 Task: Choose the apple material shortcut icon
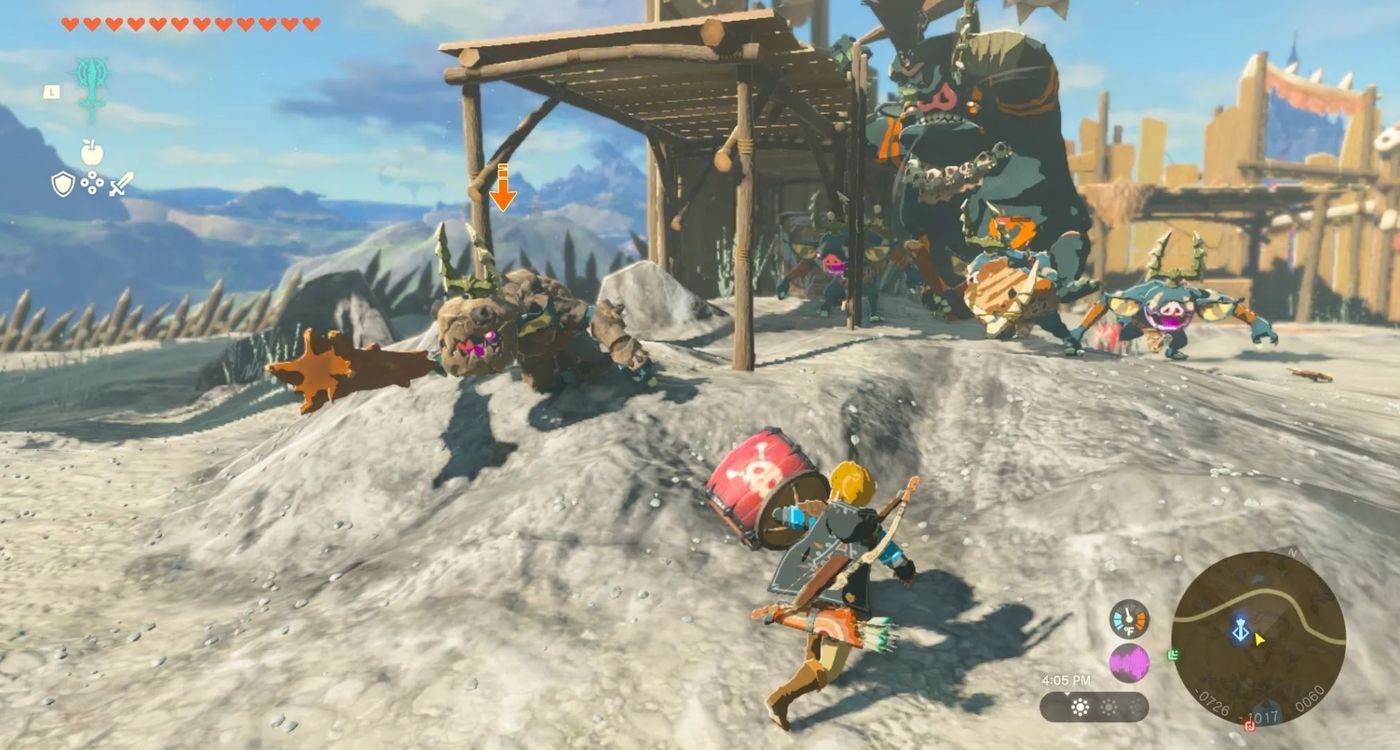(92, 153)
